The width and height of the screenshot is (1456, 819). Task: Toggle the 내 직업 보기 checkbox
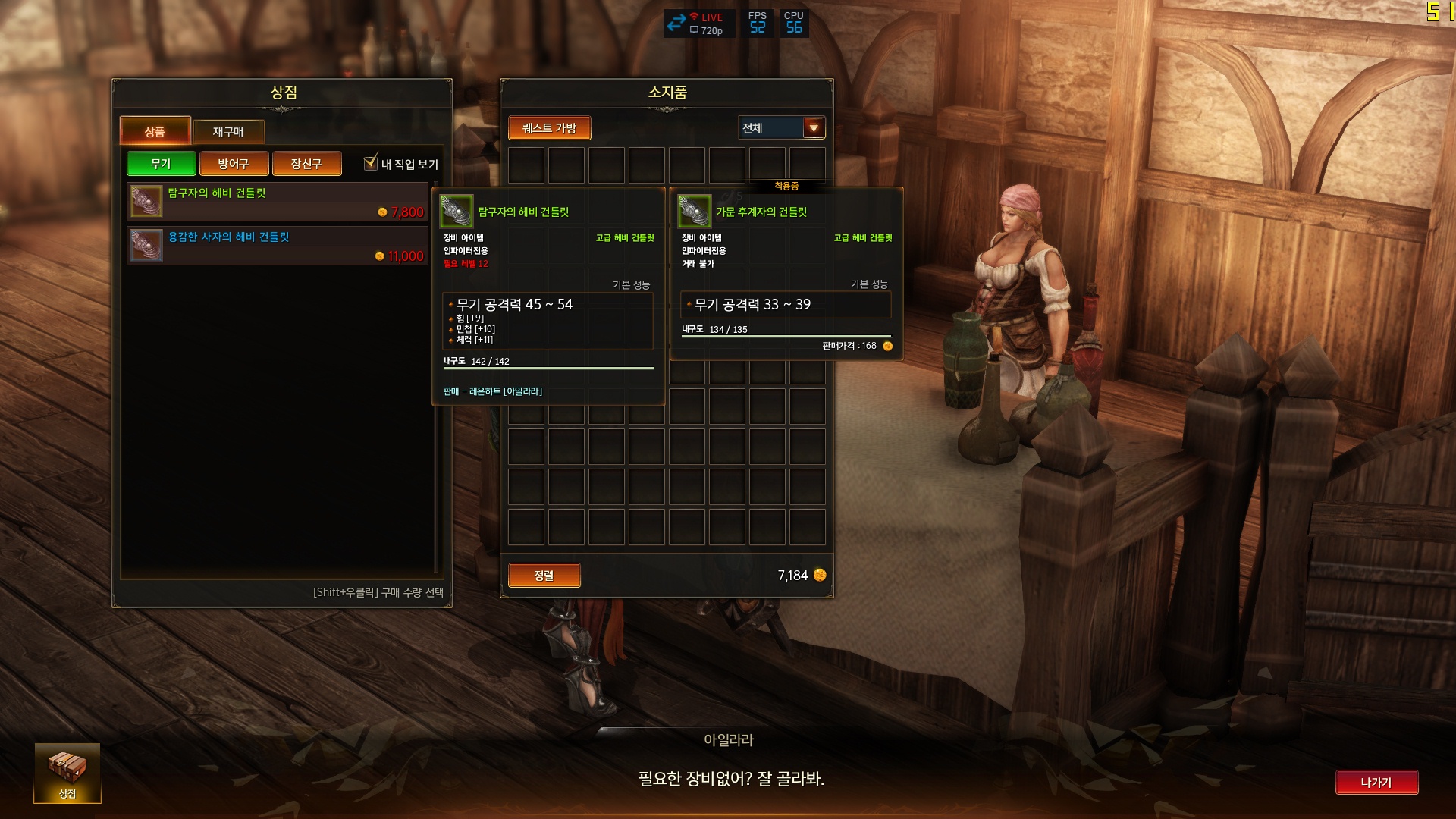[x=371, y=163]
